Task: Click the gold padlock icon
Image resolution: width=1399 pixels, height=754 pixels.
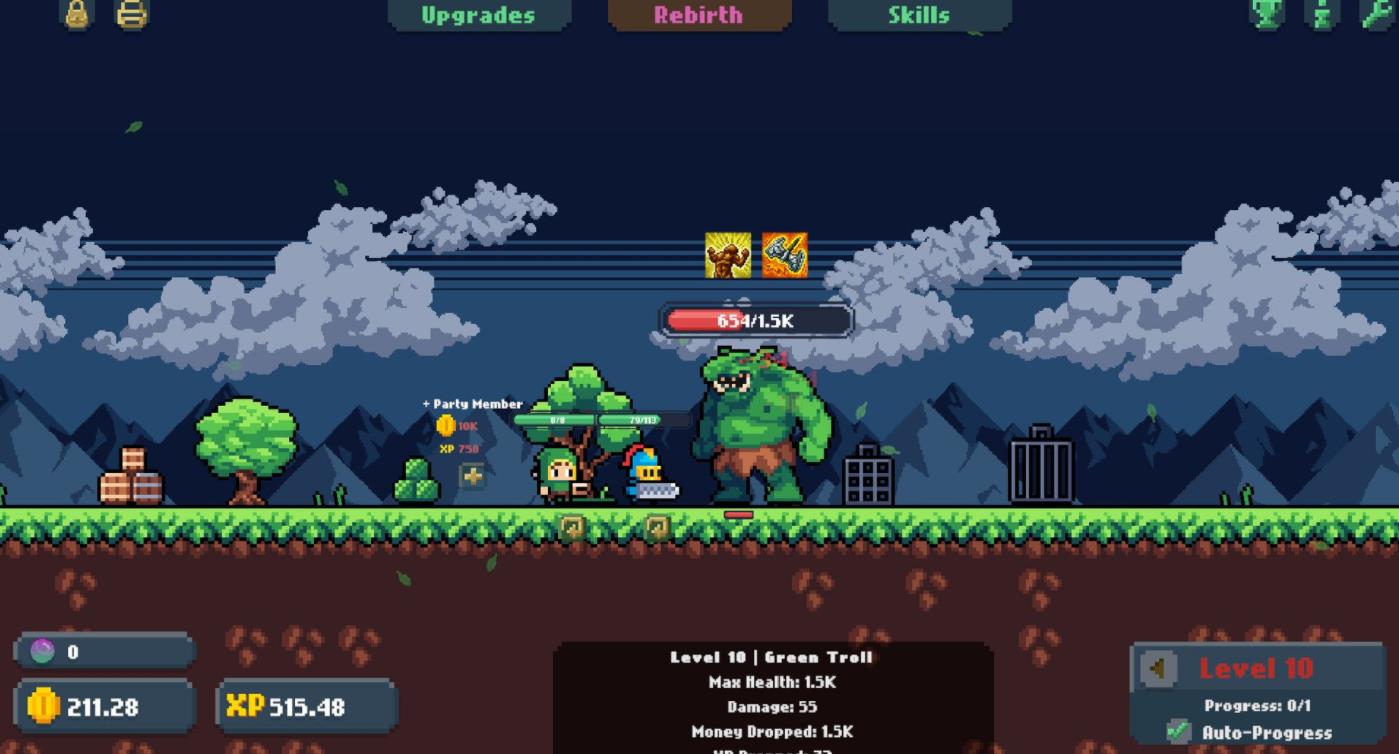Action: [78, 14]
